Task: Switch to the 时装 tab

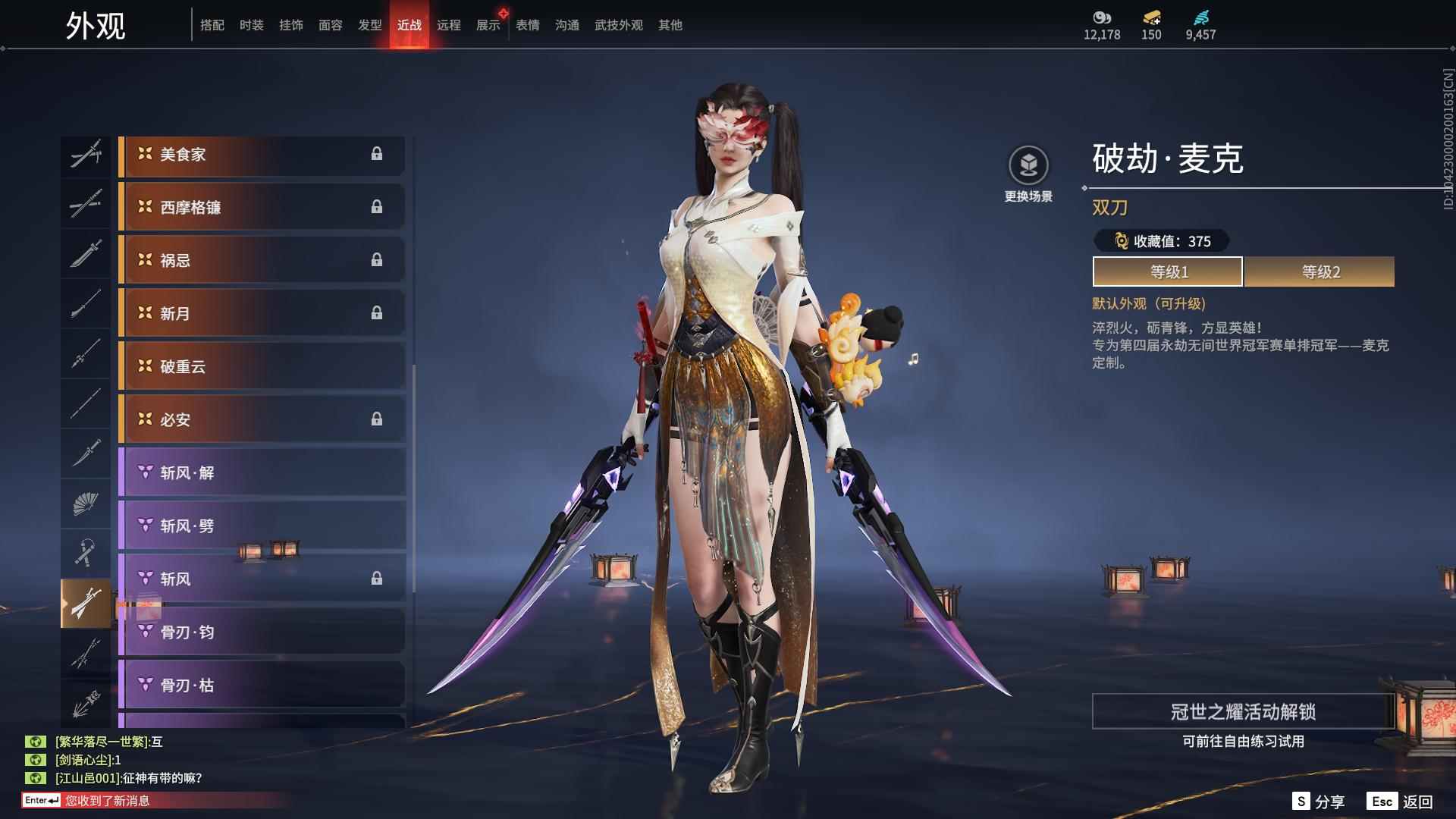Action: (x=253, y=24)
